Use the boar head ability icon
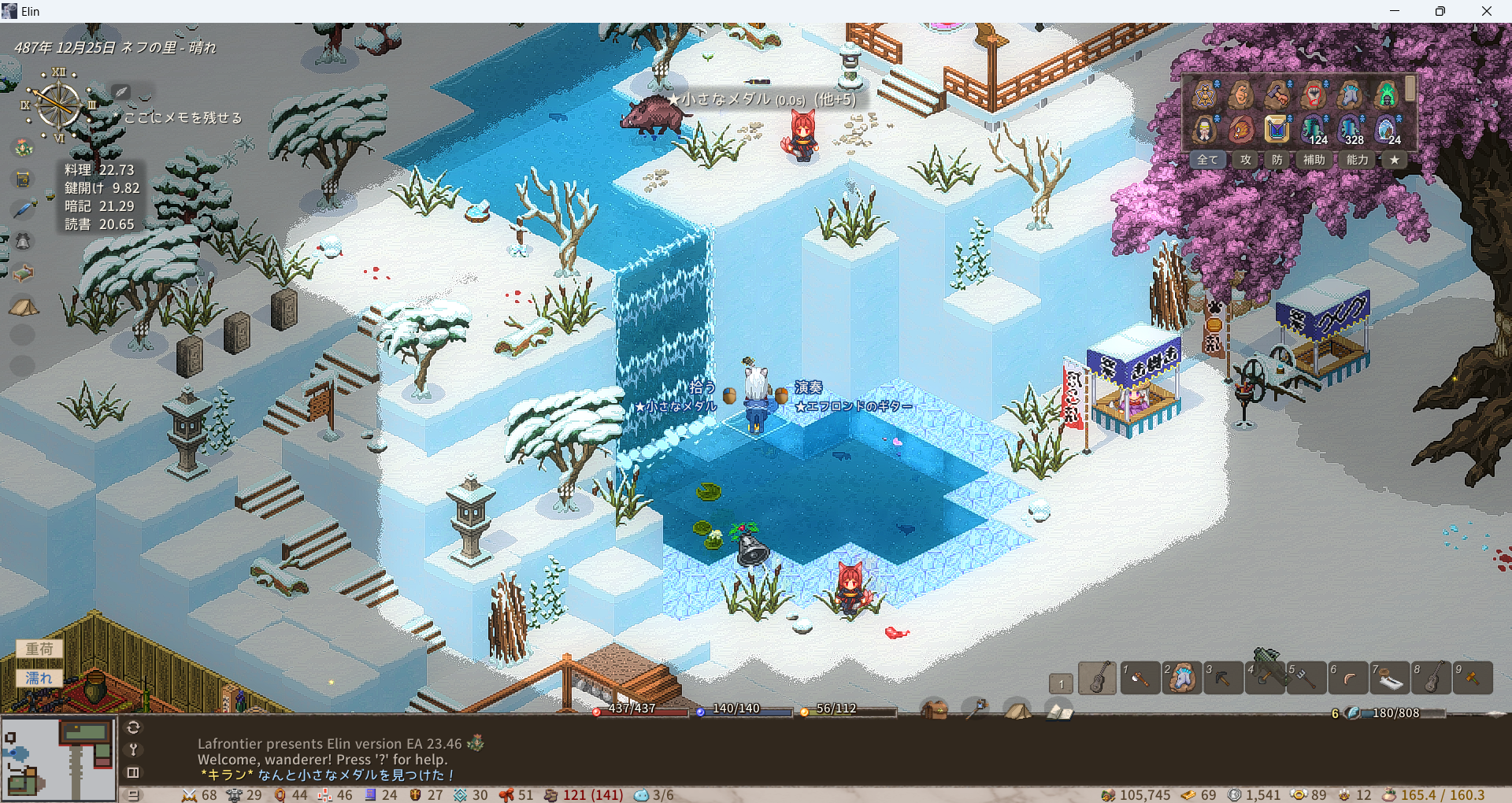This screenshot has width=1512, height=803. point(1240,128)
